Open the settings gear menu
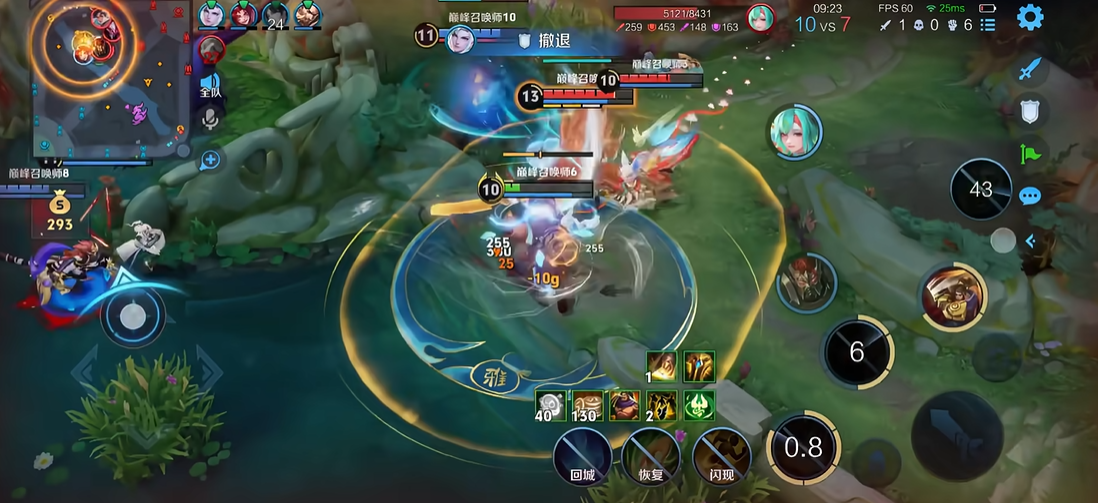This screenshot has height=503, width=1098. pyautogui.click(x=1030, y=17)
